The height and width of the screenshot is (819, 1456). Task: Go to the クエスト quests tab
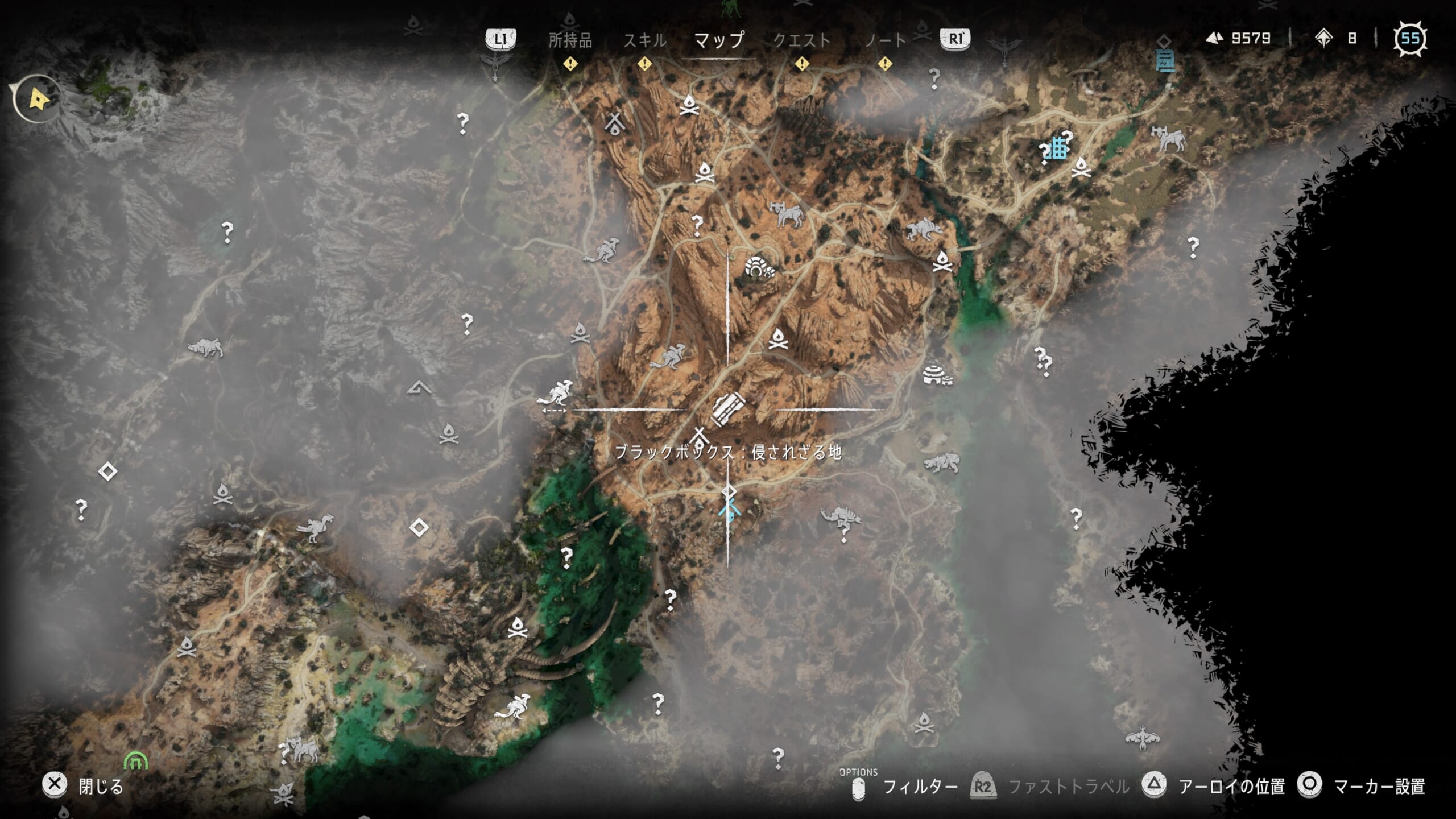[x=801, y=40]
